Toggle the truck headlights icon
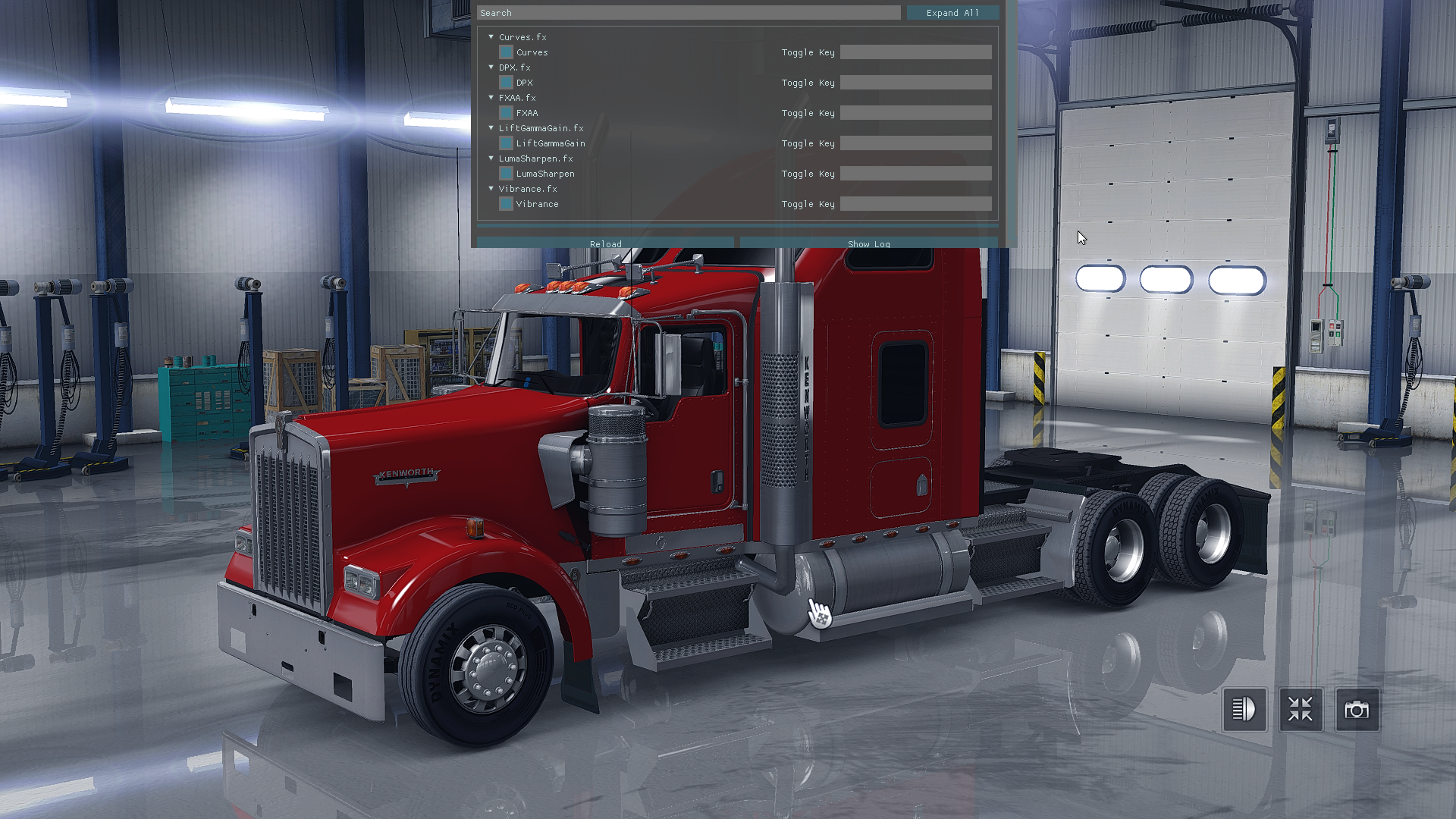 pyautogui.click(x=1244, y=710)
